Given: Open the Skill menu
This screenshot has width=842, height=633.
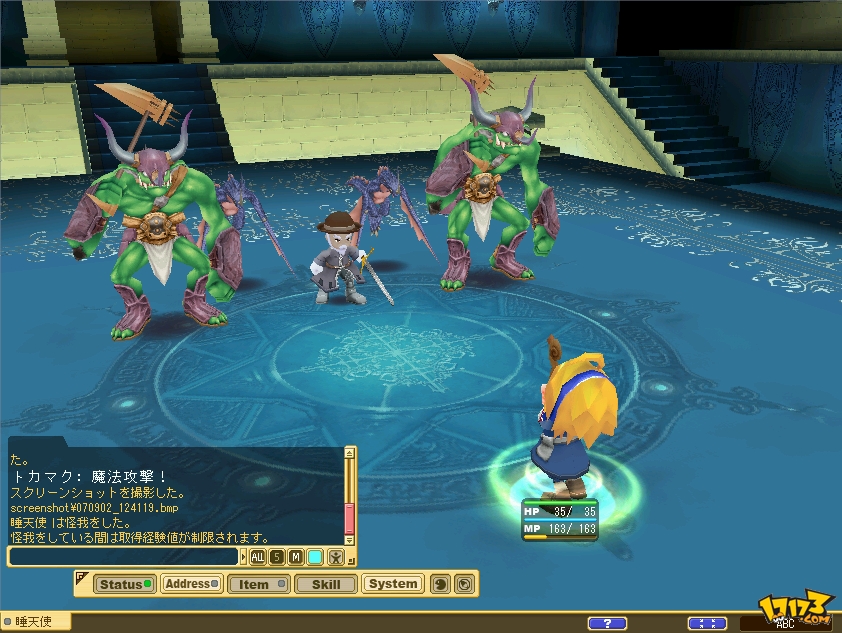Looking at the screenshot, I should point(325,584).
